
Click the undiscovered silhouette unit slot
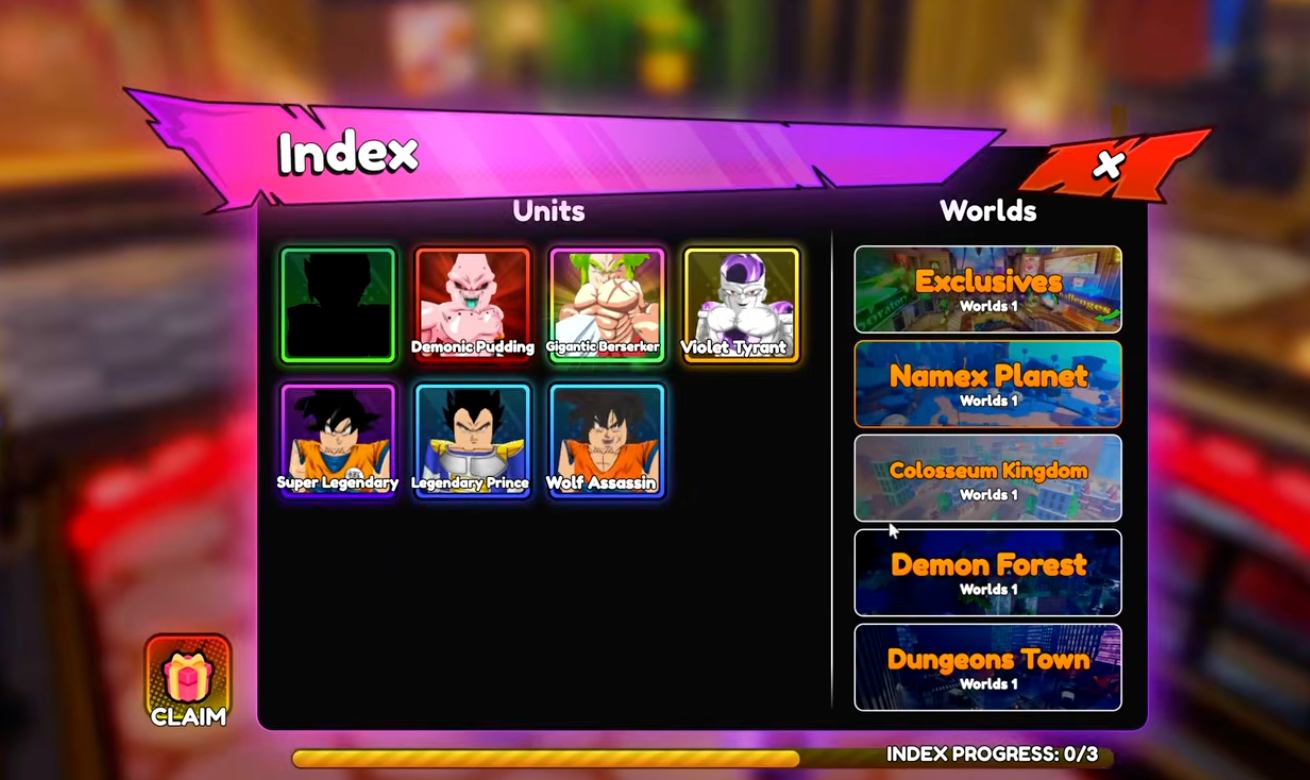pyautogui.click(x=338, y=303)
